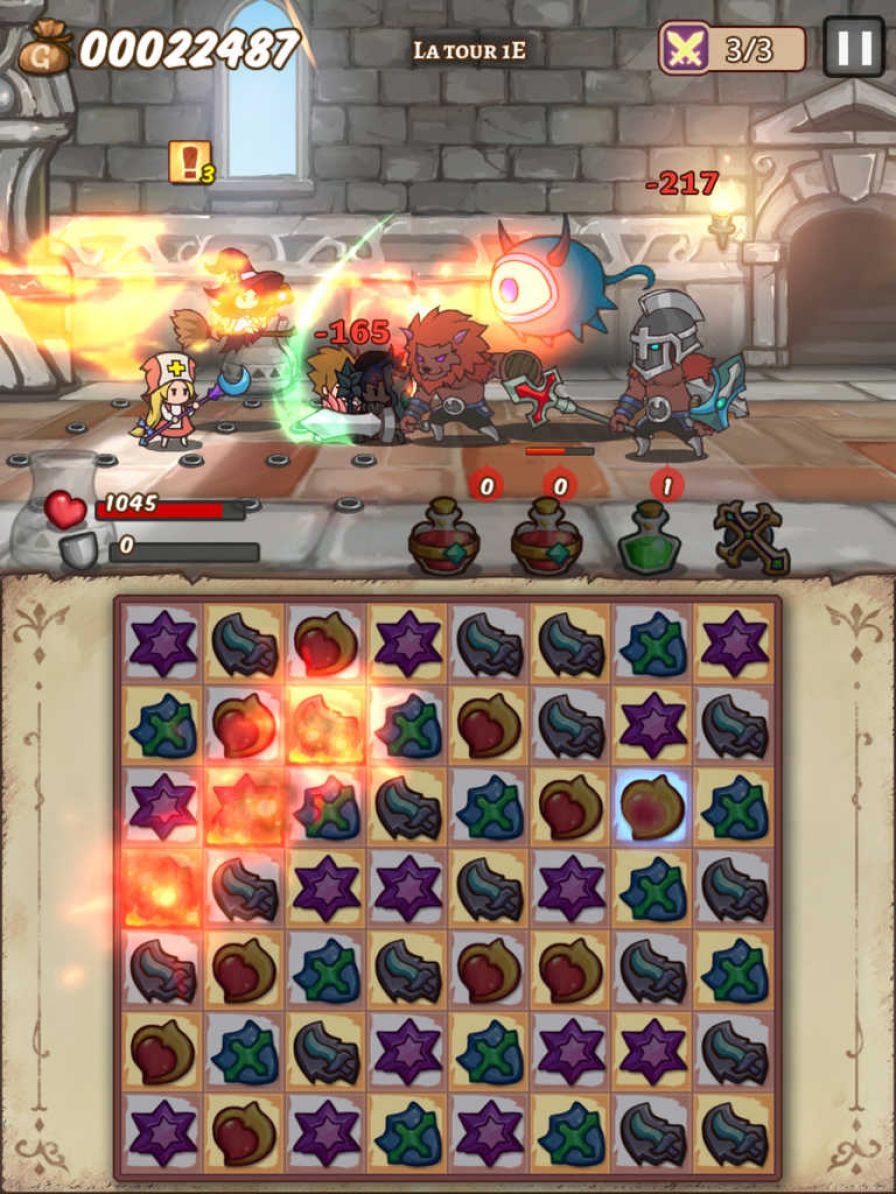The image size is (896, 1194).
Task: Pause the game
Action: pyautogui.click(x=853, y=46)
